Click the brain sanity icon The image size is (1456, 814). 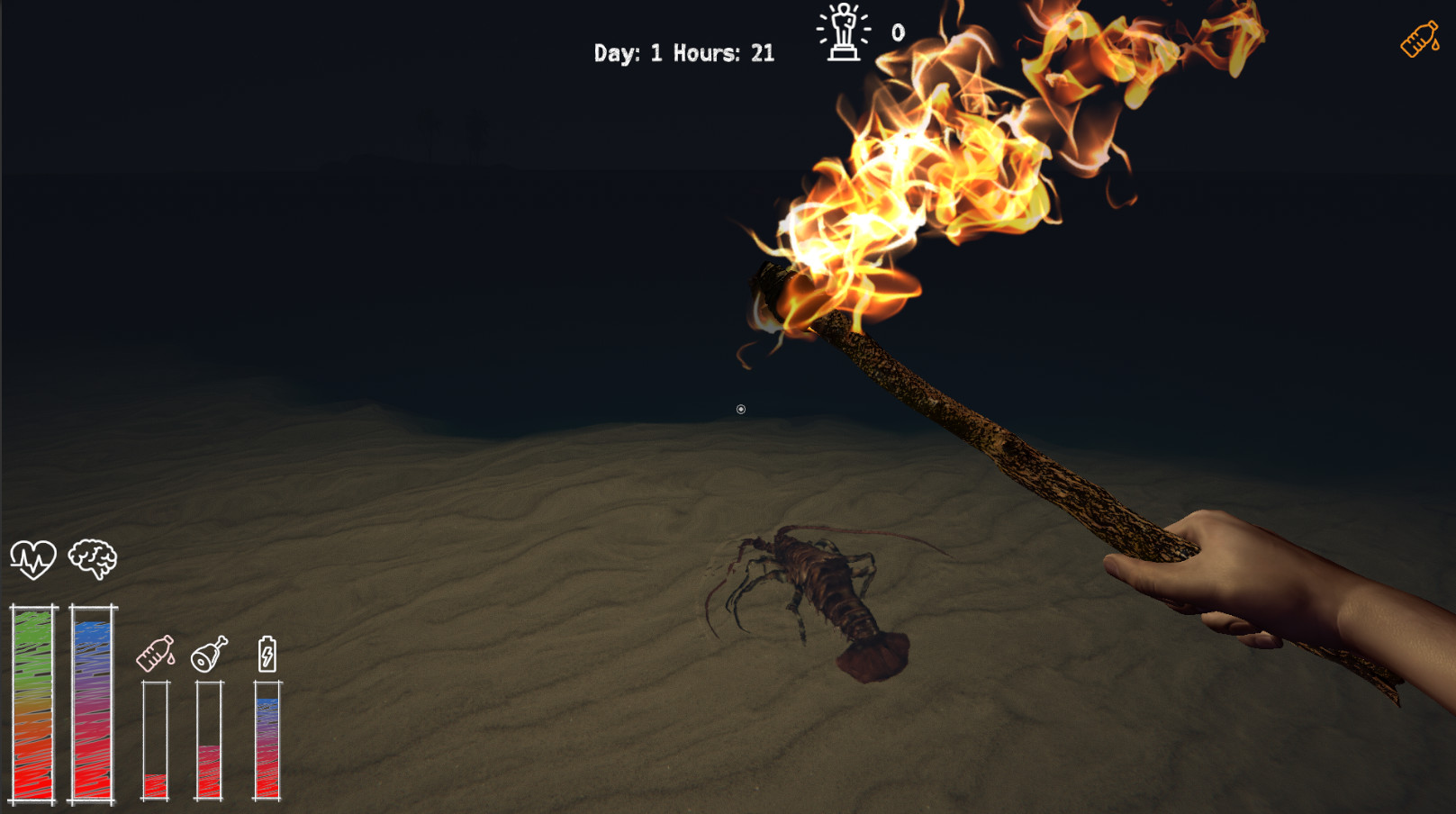tap(92, 559)
